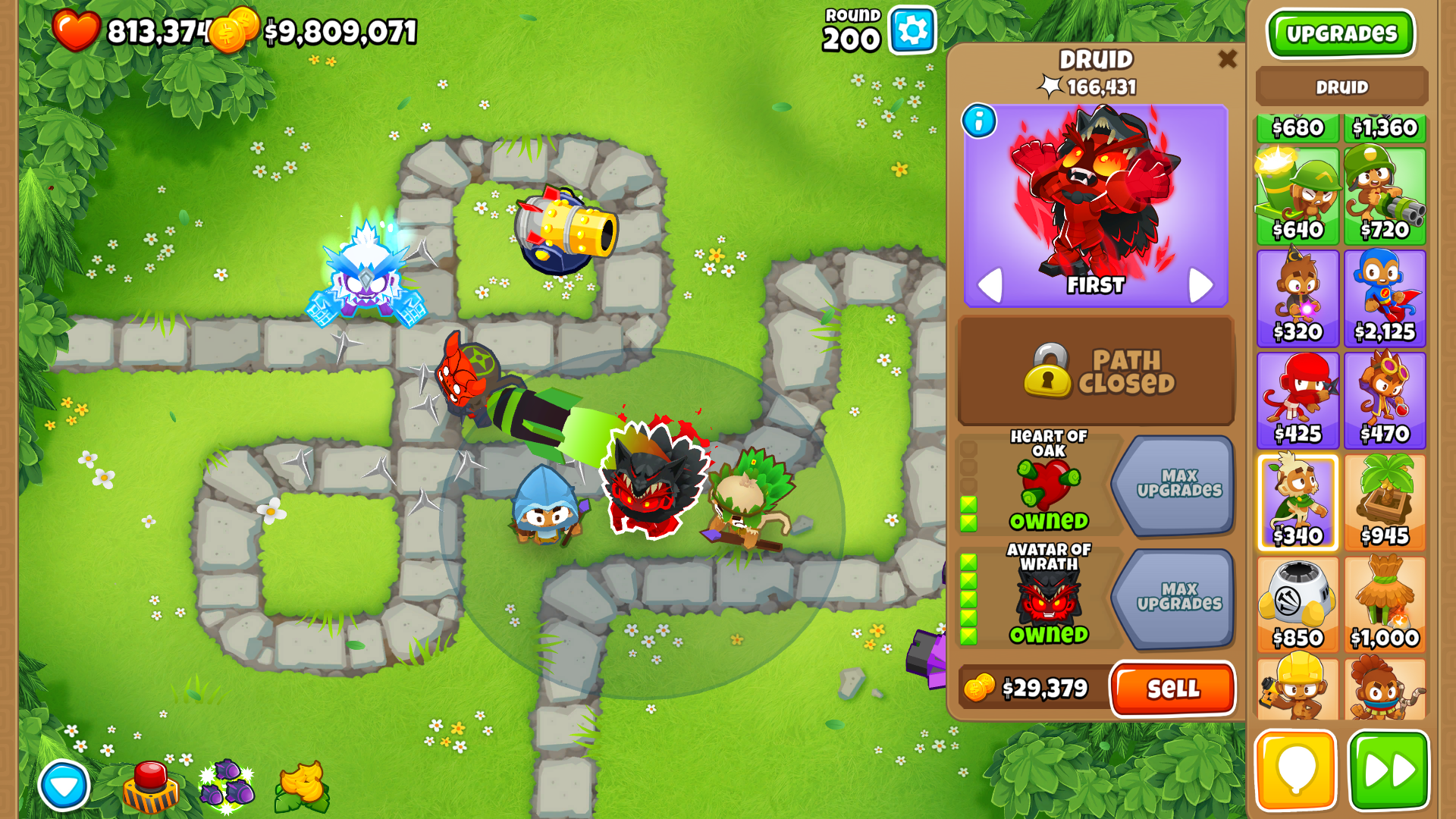Sell the Druid tower
Screen dimensions: 1456x819
[x=1172, y=689]
